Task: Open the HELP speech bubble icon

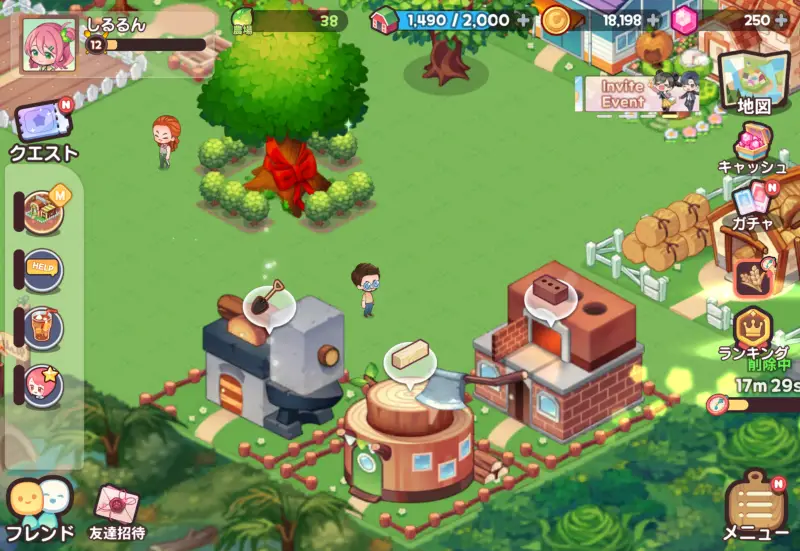Action: tap(42, 269)
